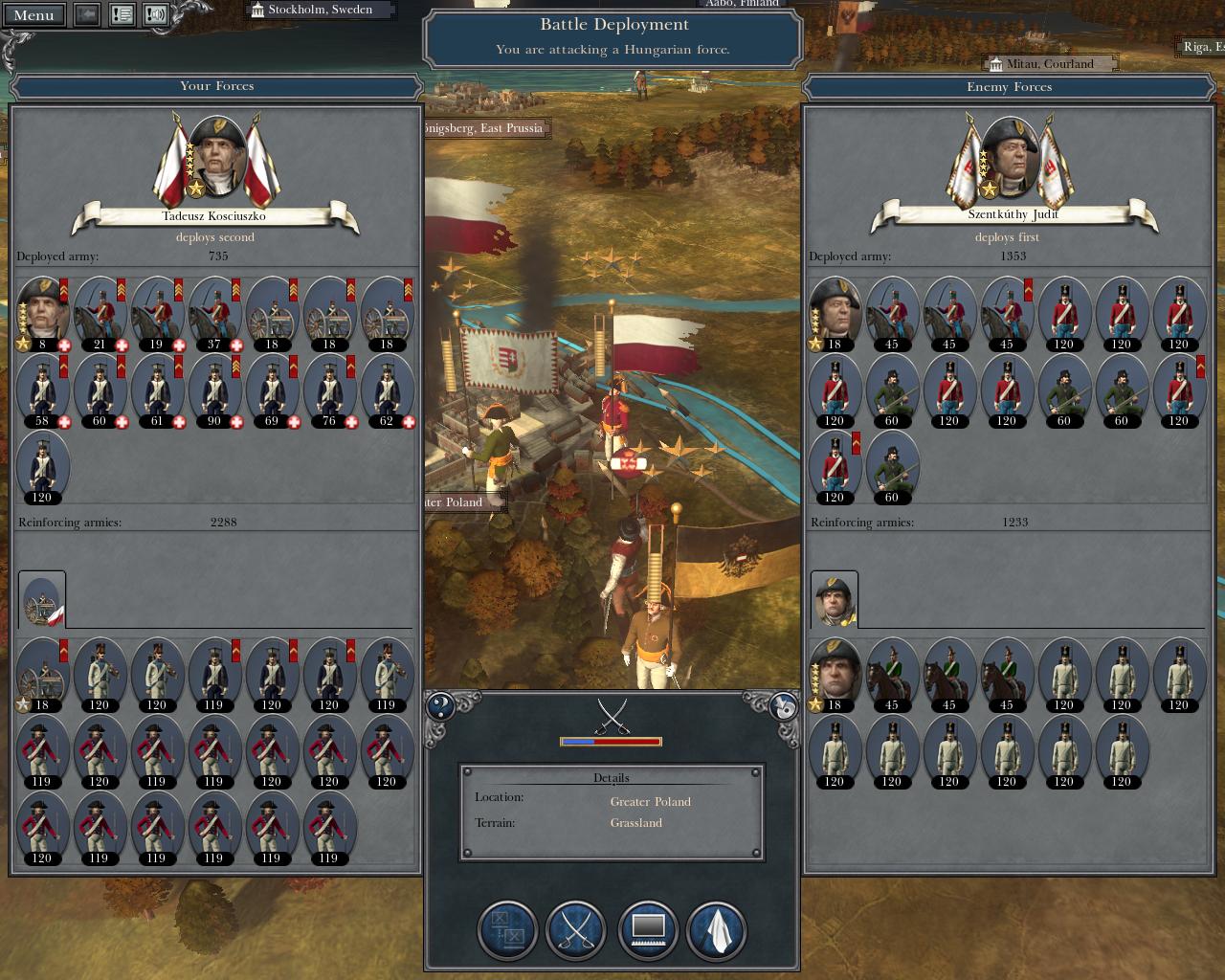Select your infantry unit with 90 men
Screen dimensions: 1225x980
click(x=214, y=389)
